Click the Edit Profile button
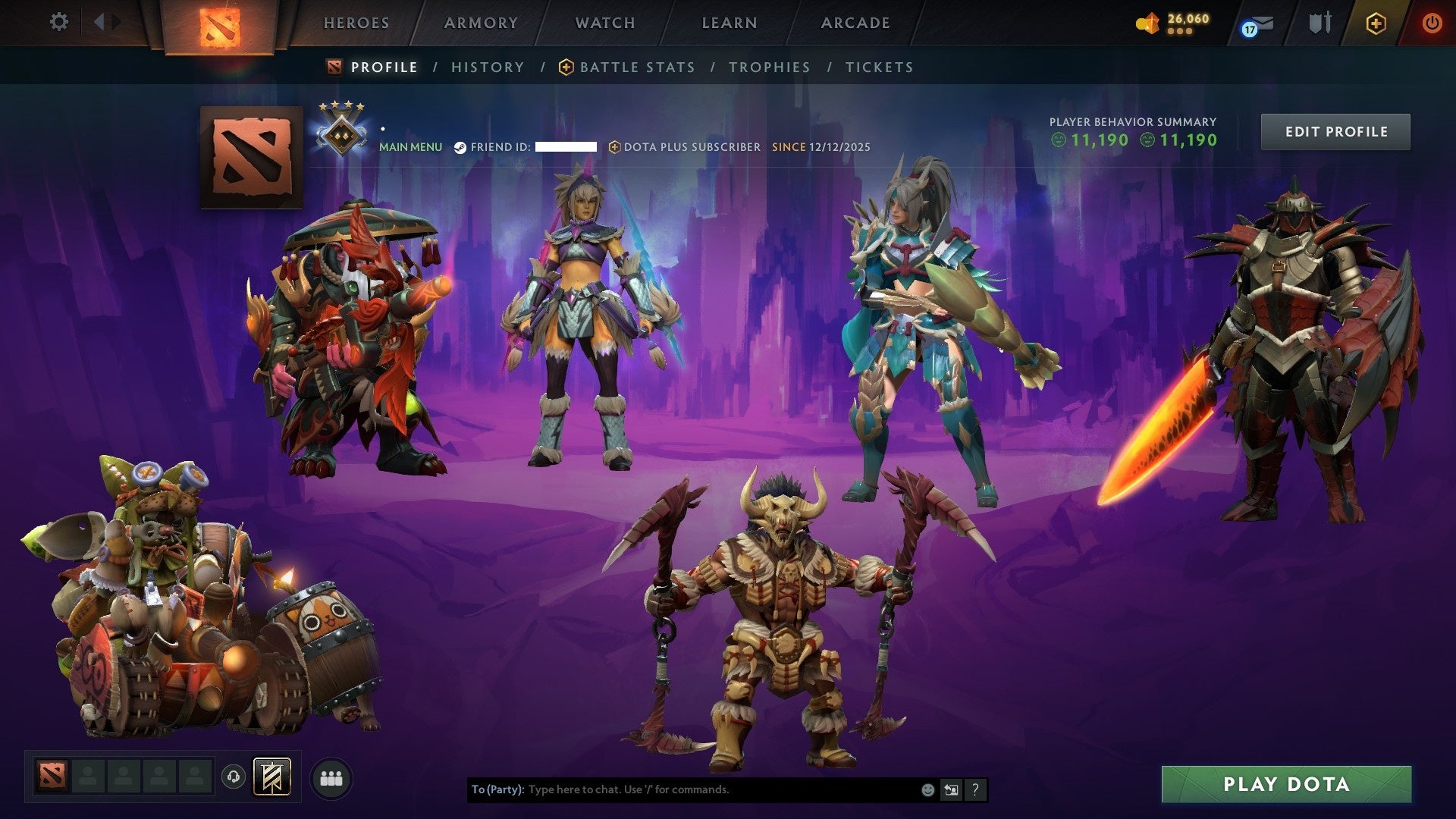 tap(1335, 131)
